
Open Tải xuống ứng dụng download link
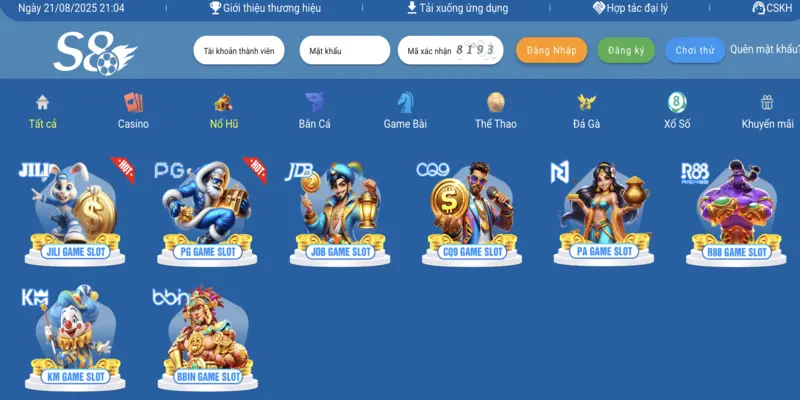(x=457, y=8)
